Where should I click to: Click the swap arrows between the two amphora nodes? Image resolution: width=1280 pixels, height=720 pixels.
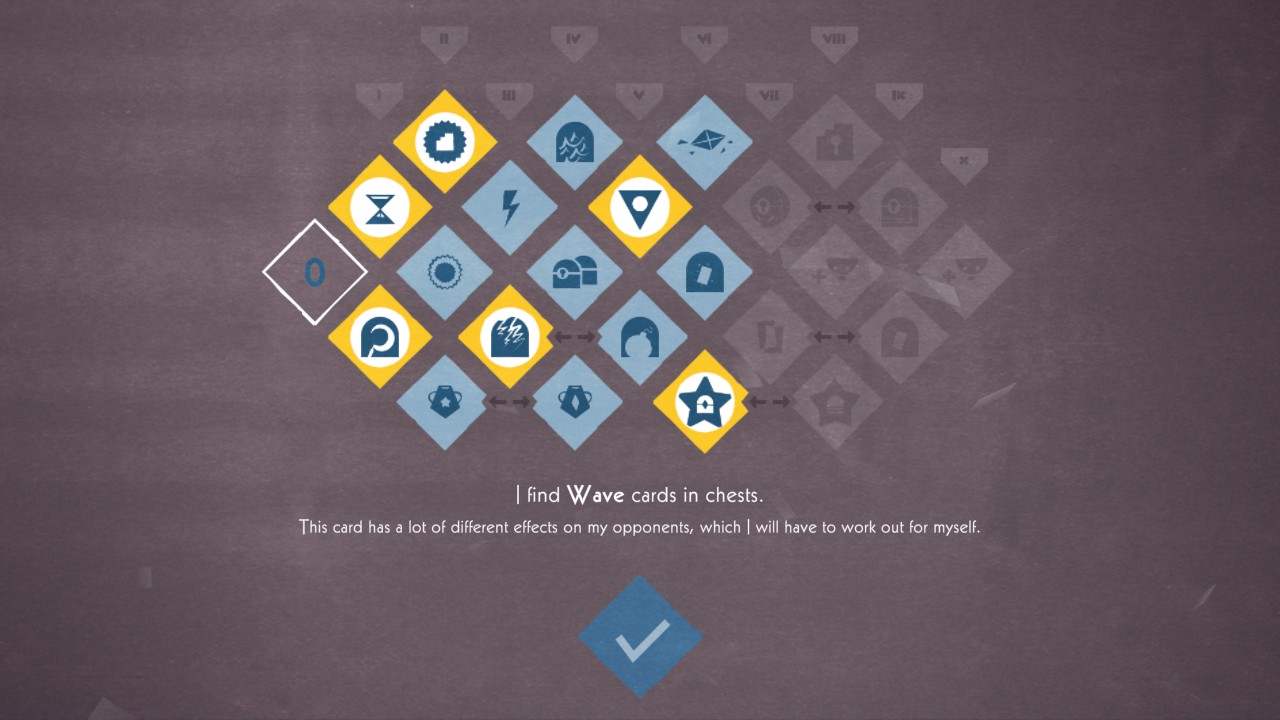click(x=510, y=400)
